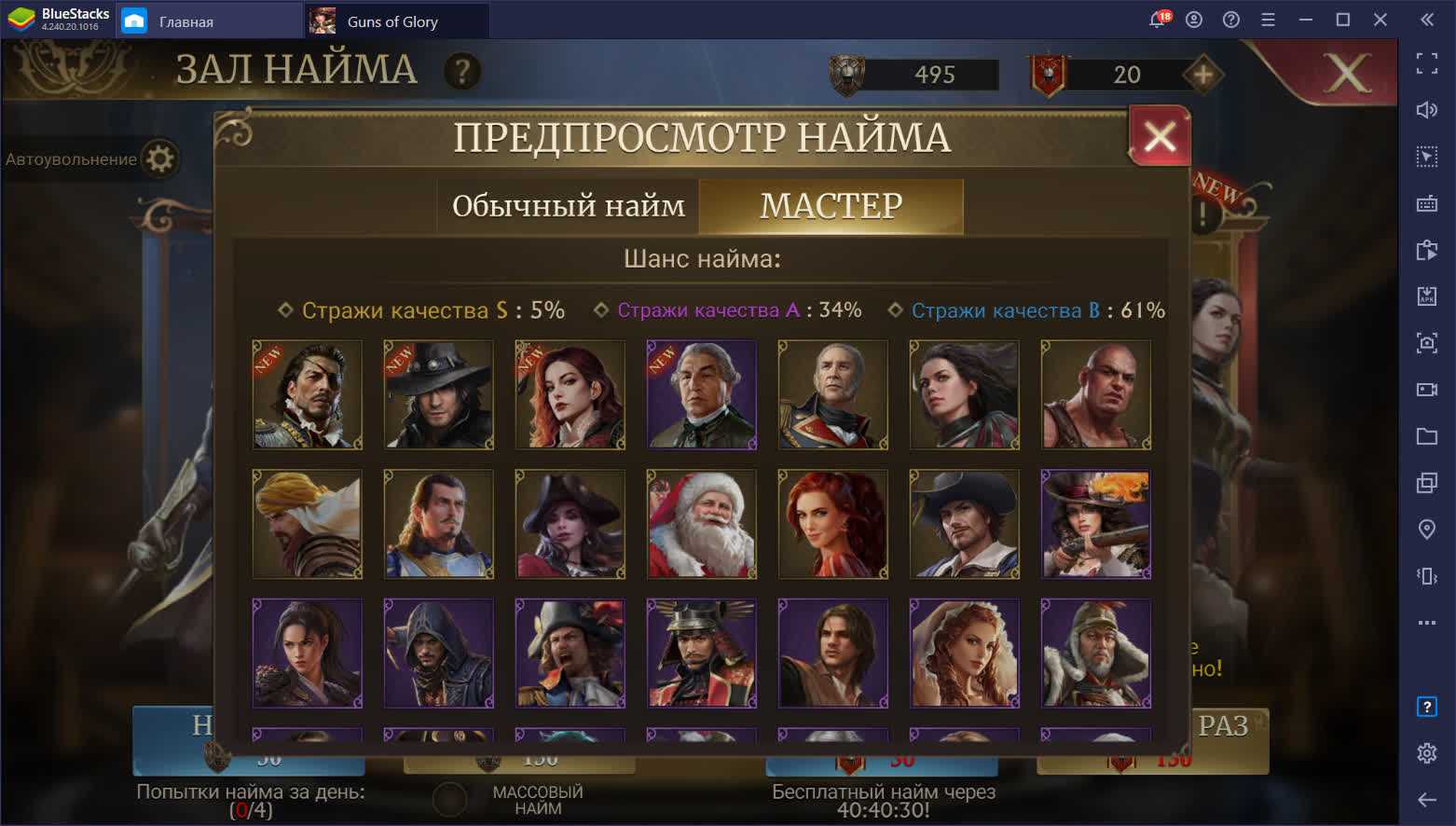Pick the bald muscular guard portrait

[x=1095, y=394]
